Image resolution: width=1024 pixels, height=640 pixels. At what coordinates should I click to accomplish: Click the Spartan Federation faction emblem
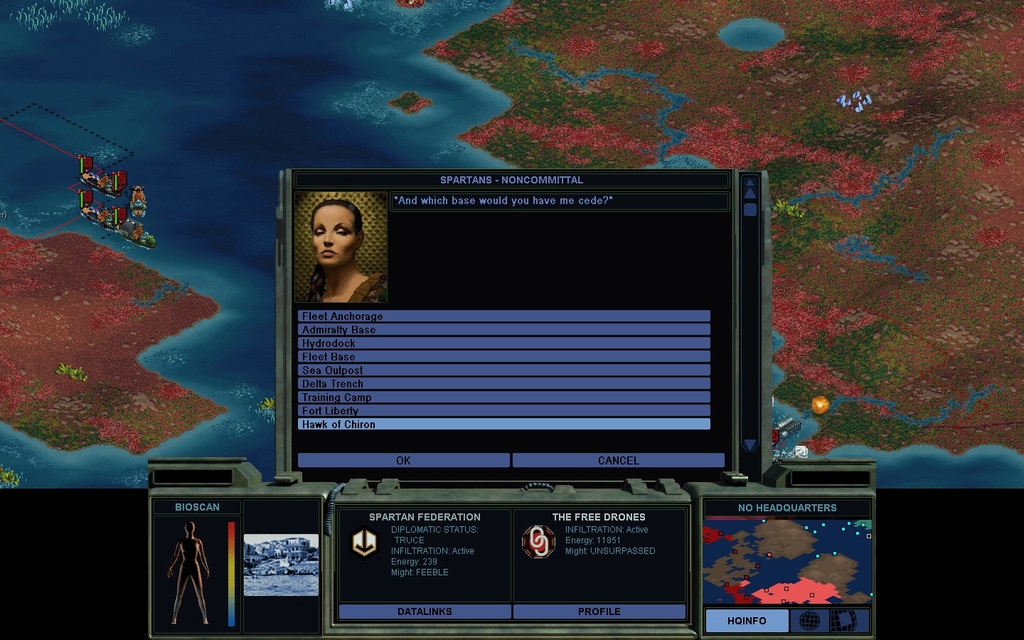[363, 542]
